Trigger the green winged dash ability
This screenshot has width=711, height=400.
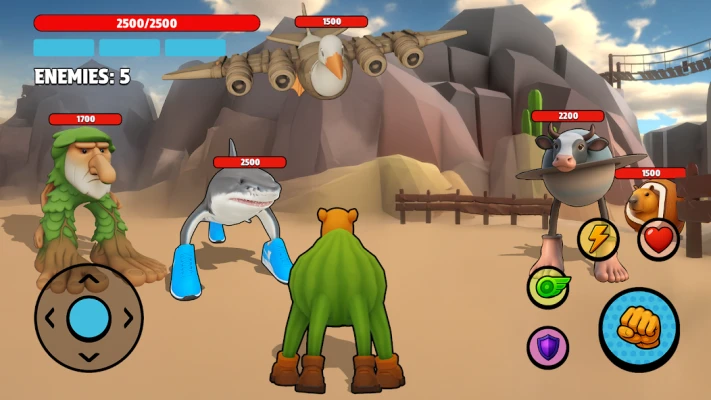pyautogui.click(x=548, y=287)
